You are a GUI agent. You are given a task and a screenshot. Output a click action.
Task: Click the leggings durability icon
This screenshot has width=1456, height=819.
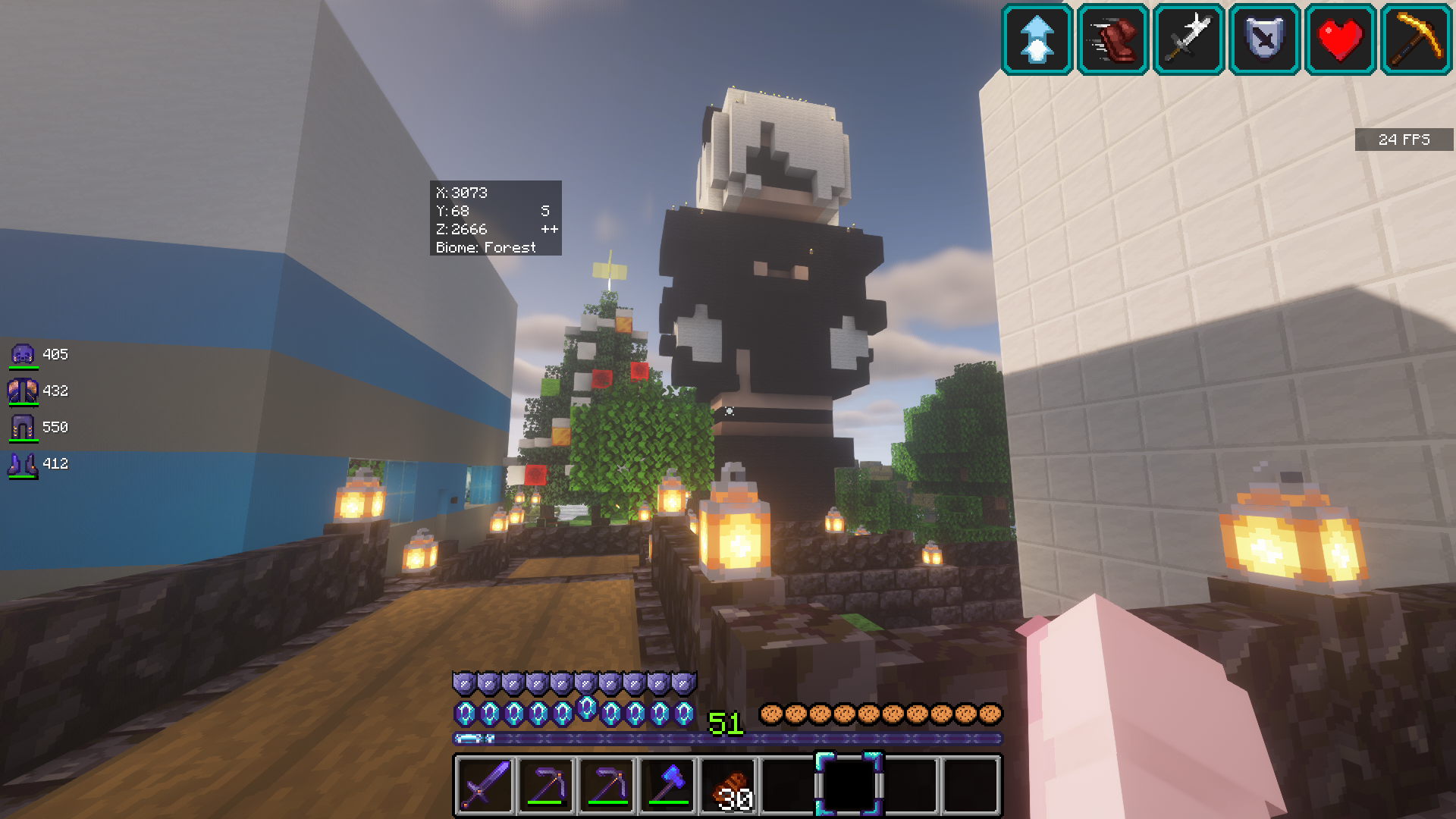23,427
